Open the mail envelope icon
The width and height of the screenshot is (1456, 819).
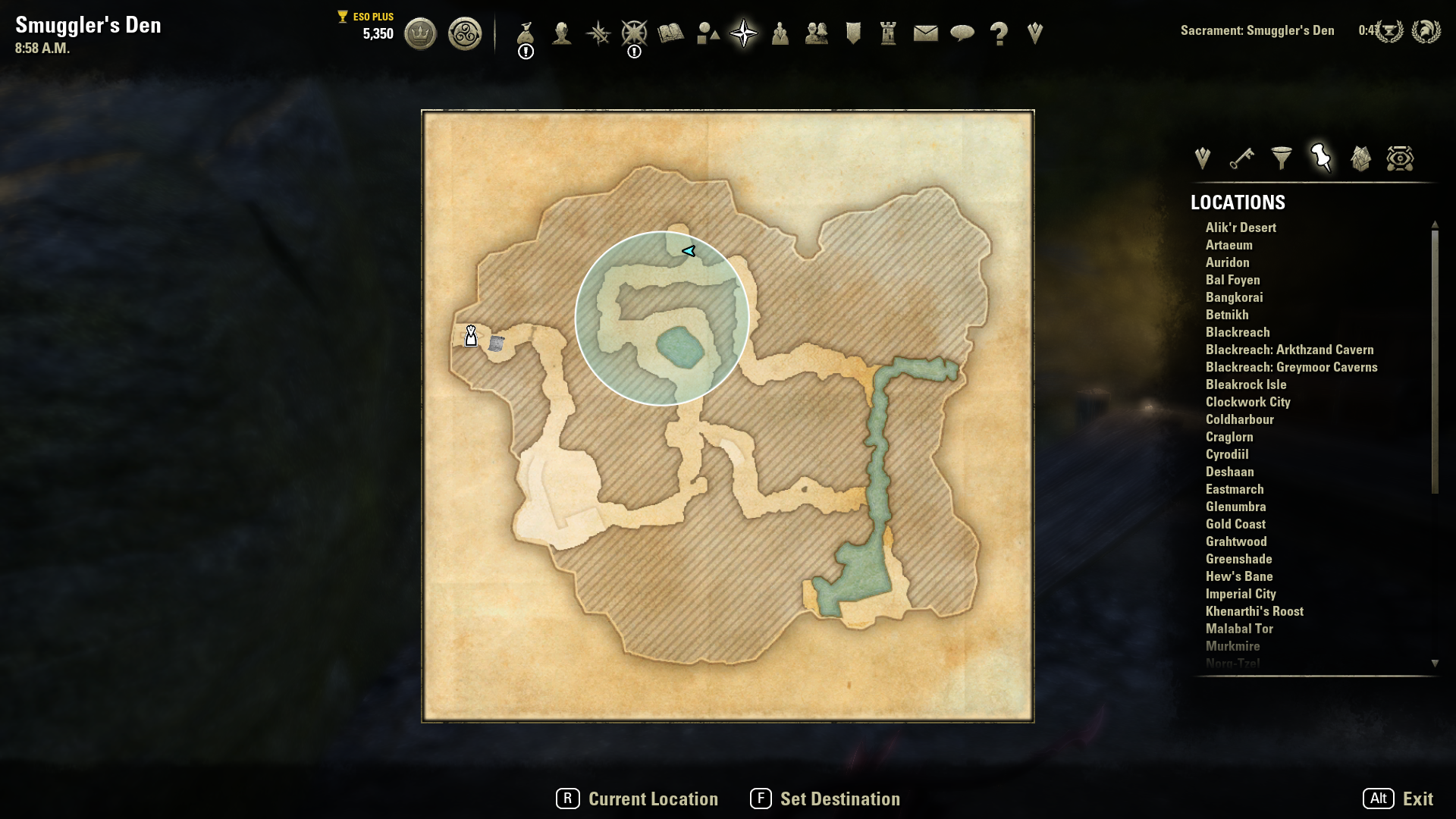(925, 33)
